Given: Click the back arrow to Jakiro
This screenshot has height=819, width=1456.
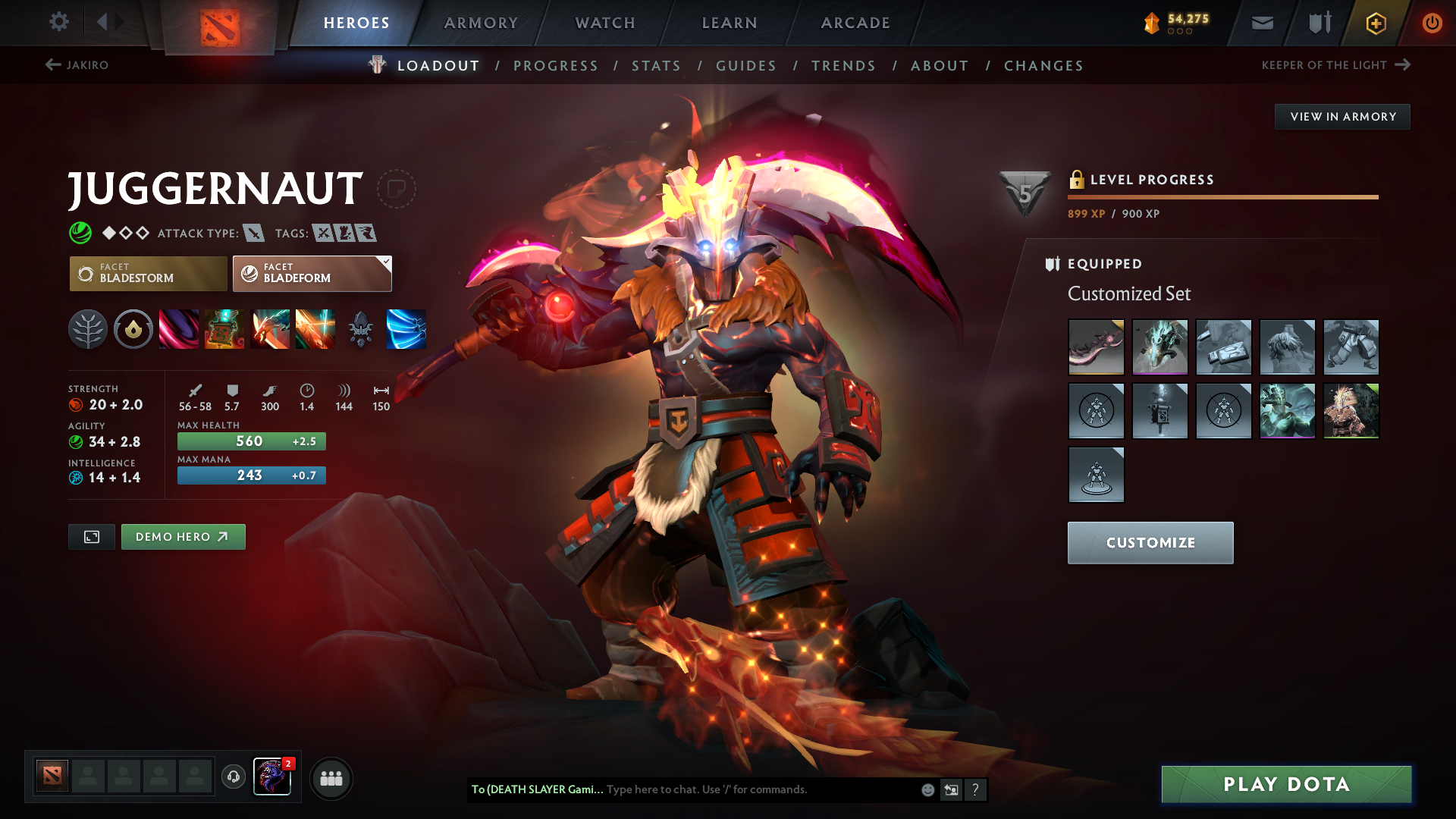Looking at the screenshot, I should (52, 65).
